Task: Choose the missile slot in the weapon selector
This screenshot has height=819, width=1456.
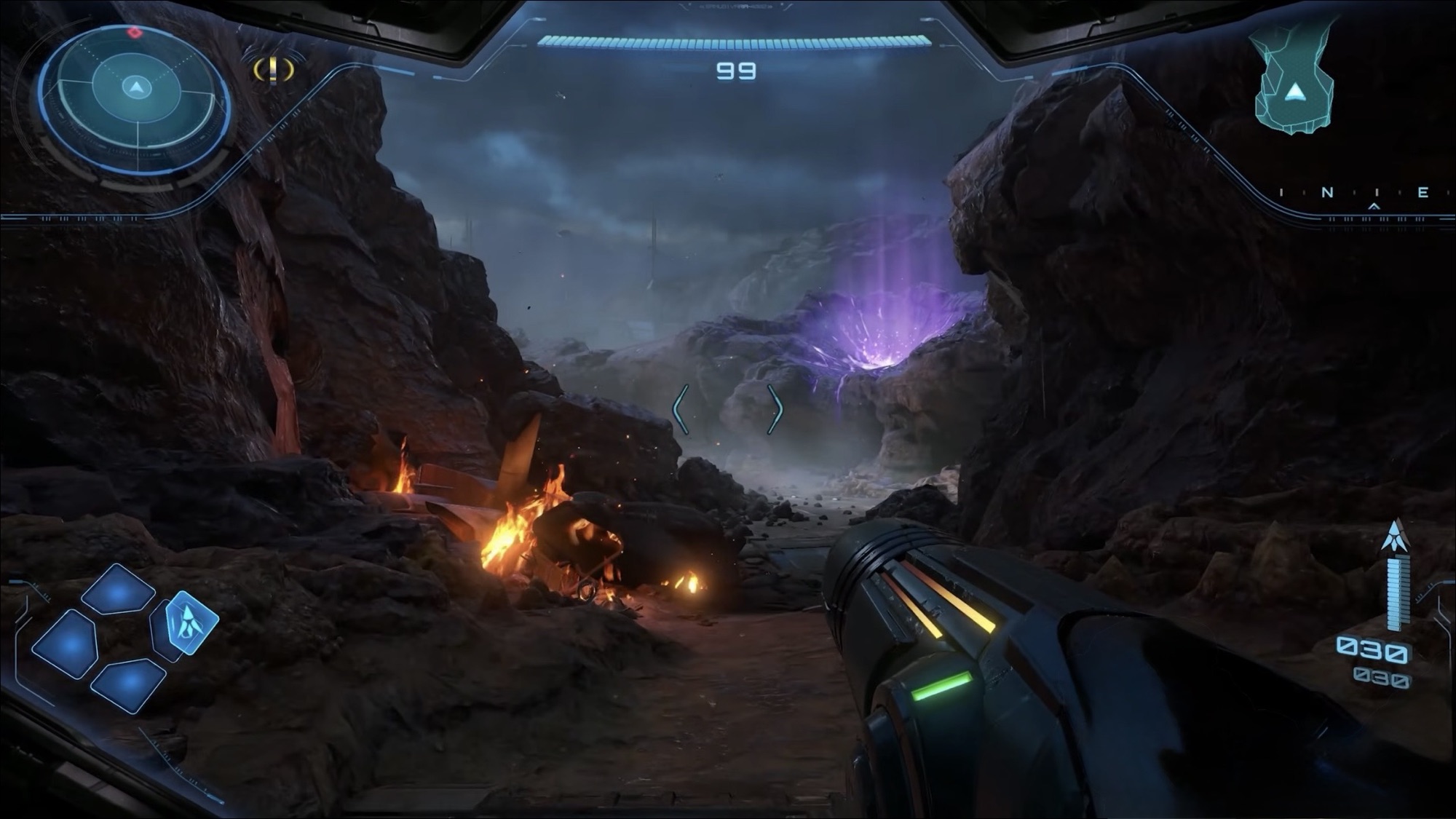Action: [x=191, y=622]
